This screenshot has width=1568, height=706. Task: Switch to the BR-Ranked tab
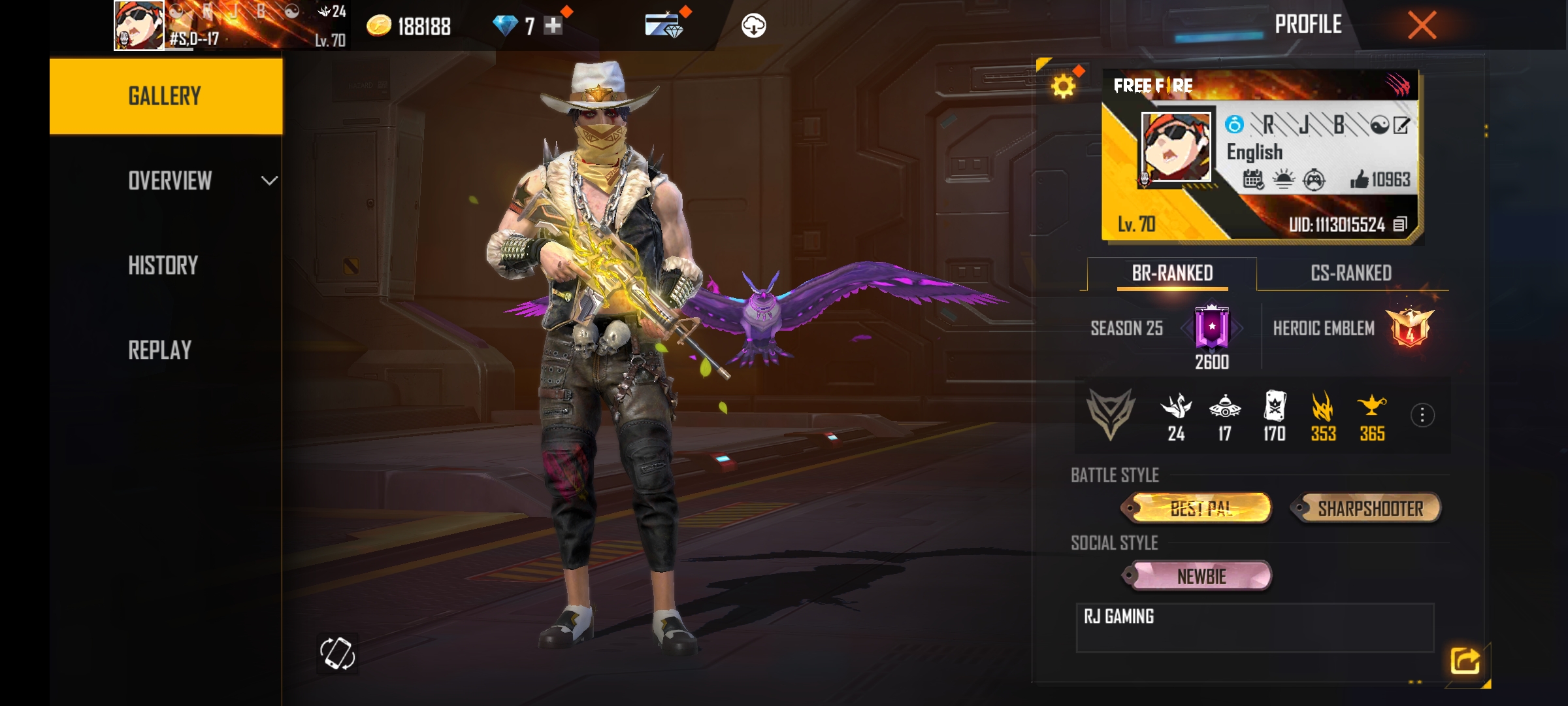[x=1172, y=273]
